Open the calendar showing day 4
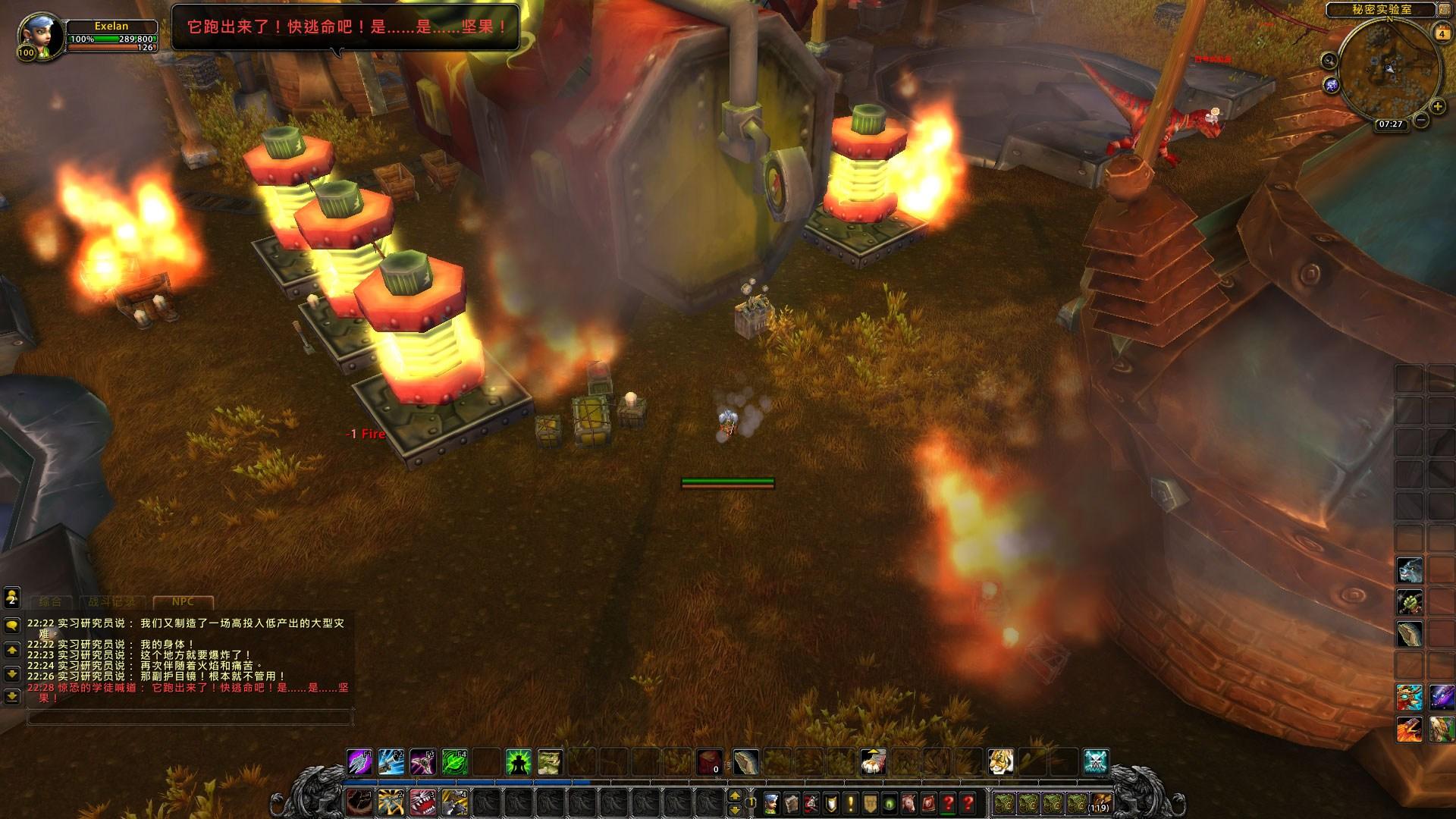Screen dimensions: 1456x819 (1441, 33)
